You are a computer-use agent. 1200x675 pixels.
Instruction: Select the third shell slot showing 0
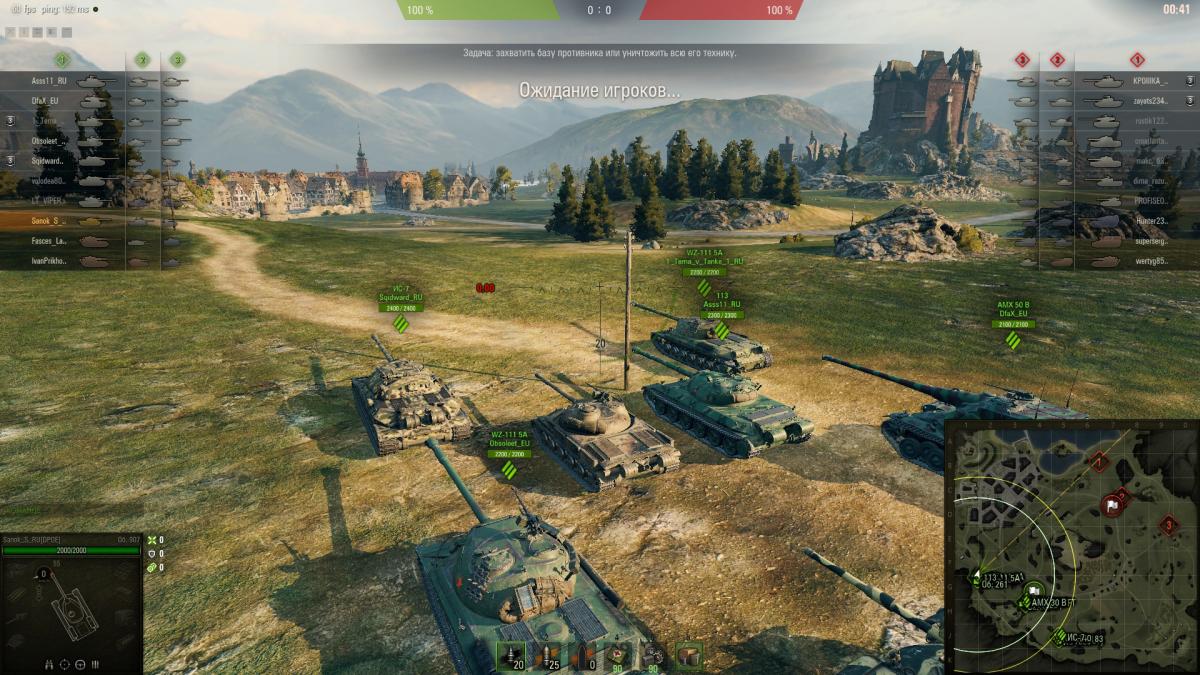tap(585, 656)
